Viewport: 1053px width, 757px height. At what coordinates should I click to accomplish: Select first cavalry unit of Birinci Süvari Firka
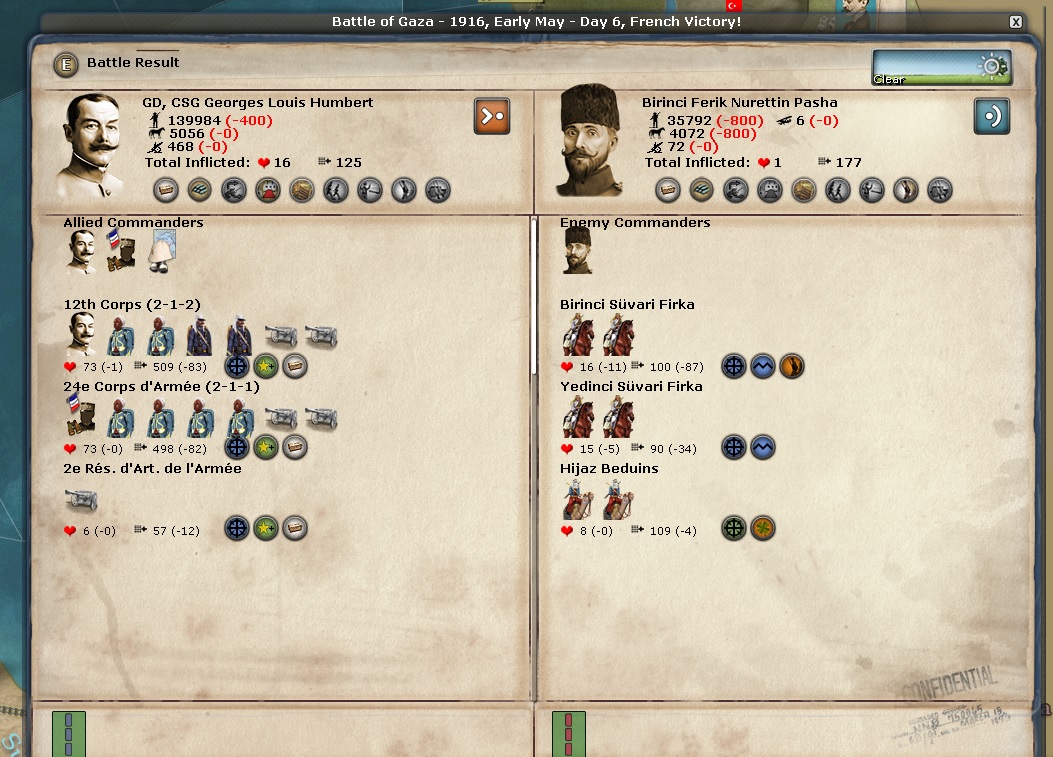578,334
